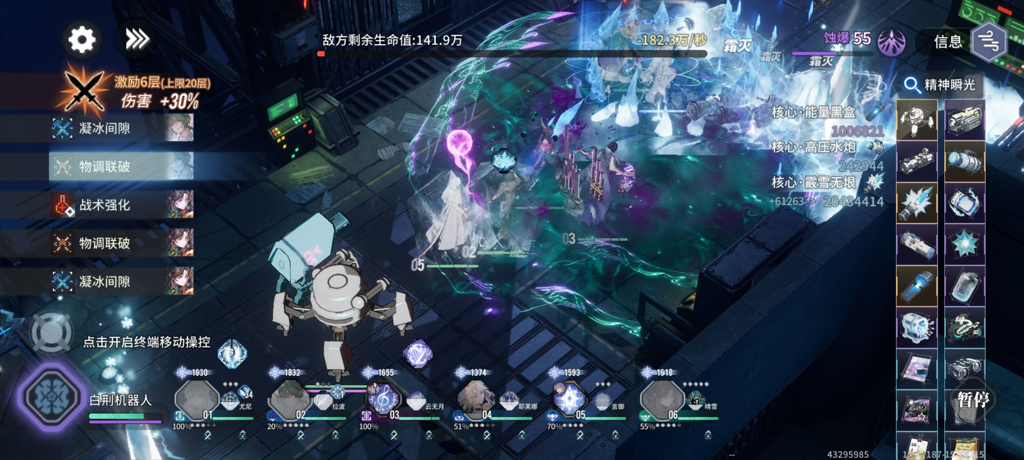This screenshot has width=1024, height=460.
Task: Select squad member 01 portrait
Action: click(x=195, y=399)
